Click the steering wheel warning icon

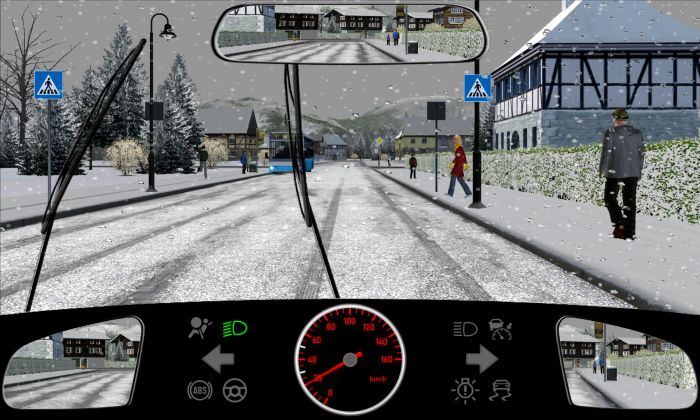235,391
